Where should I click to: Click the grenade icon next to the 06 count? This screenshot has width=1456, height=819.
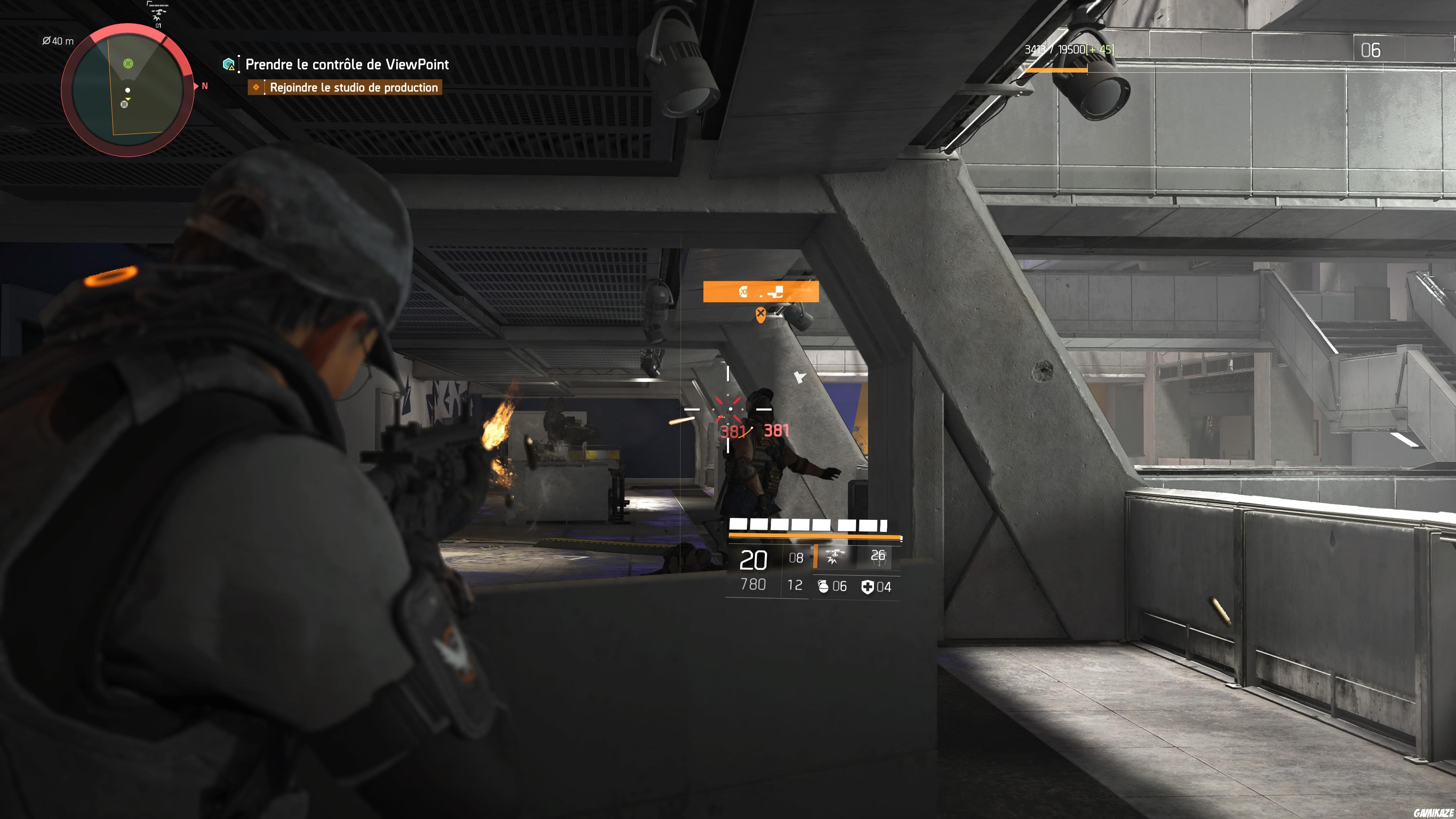point(824,587)
